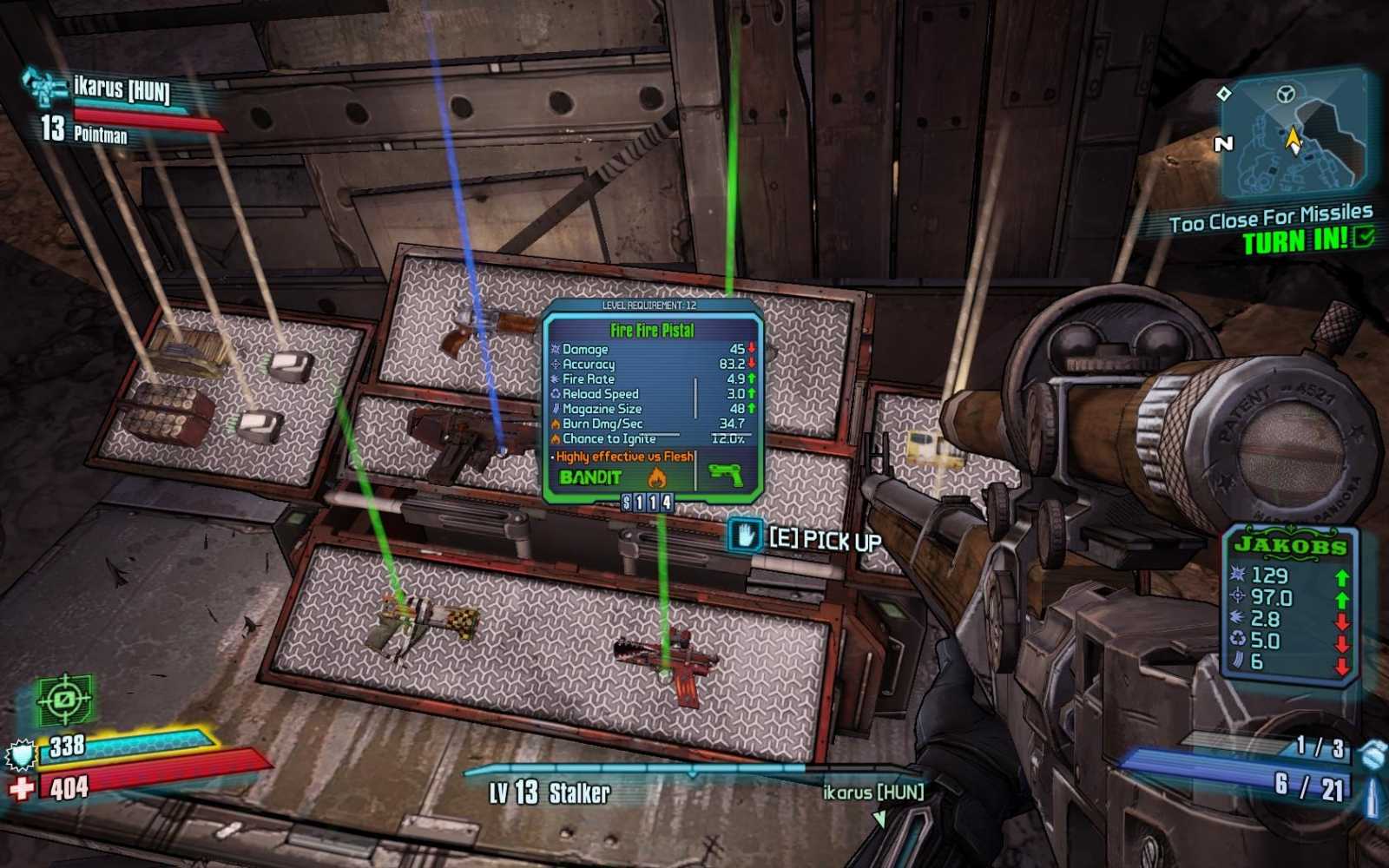Viewport: 1389px width, 868px height.
Task: Click the grenade icon beside the 1/3 count
Action: point(1371,753)
